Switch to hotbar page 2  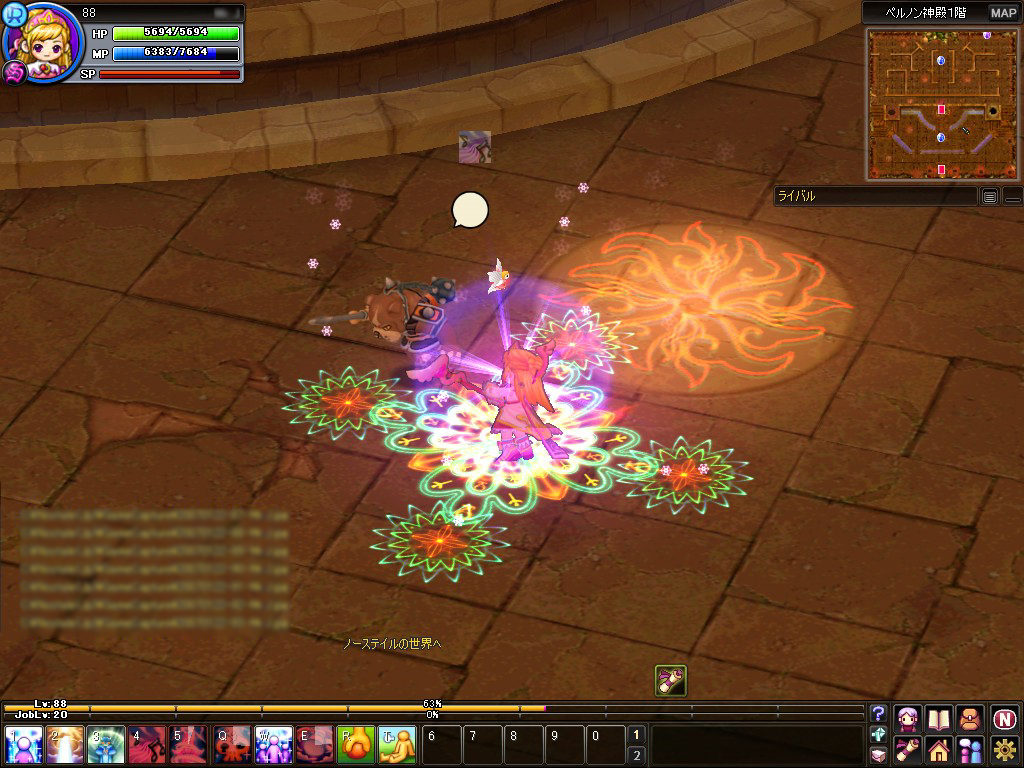click(x=636, y=755)
